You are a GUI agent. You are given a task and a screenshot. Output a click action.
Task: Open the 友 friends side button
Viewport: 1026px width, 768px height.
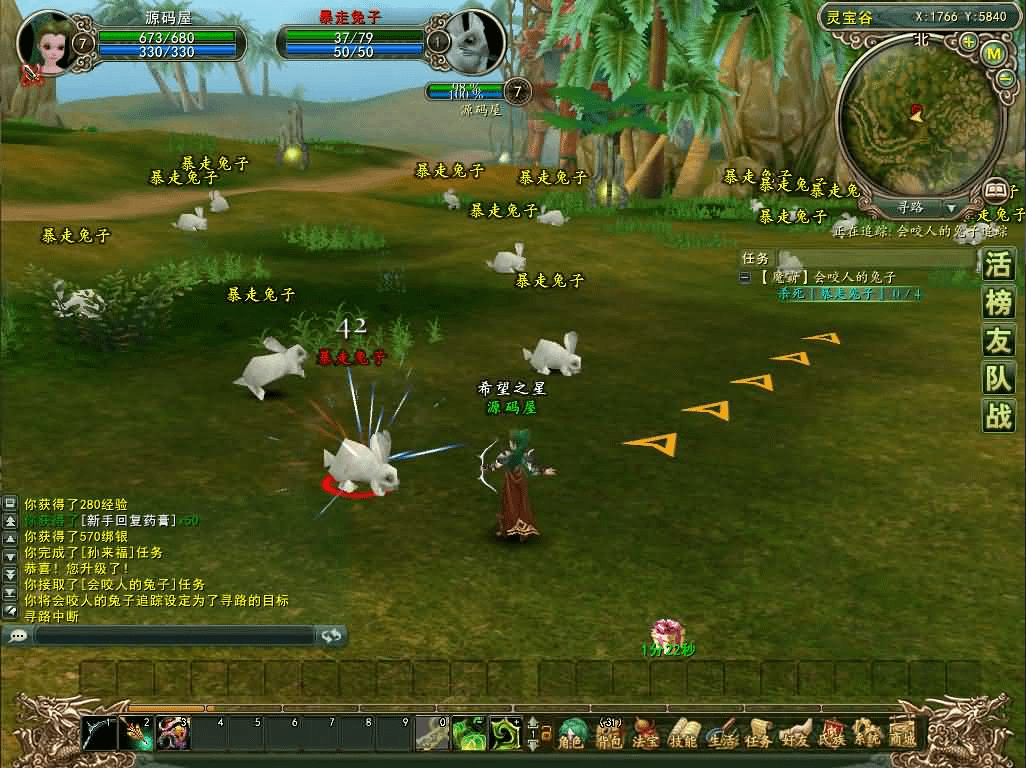[x=998, y=341]
